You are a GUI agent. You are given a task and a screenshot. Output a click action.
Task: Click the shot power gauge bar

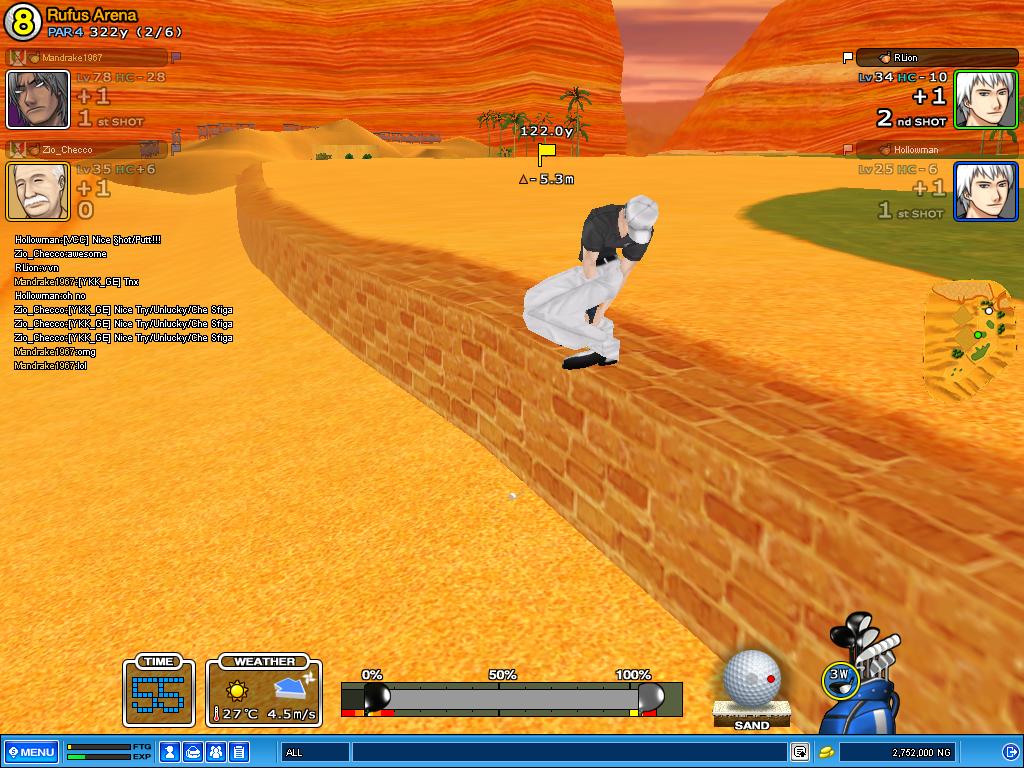[x=510, y=698]
